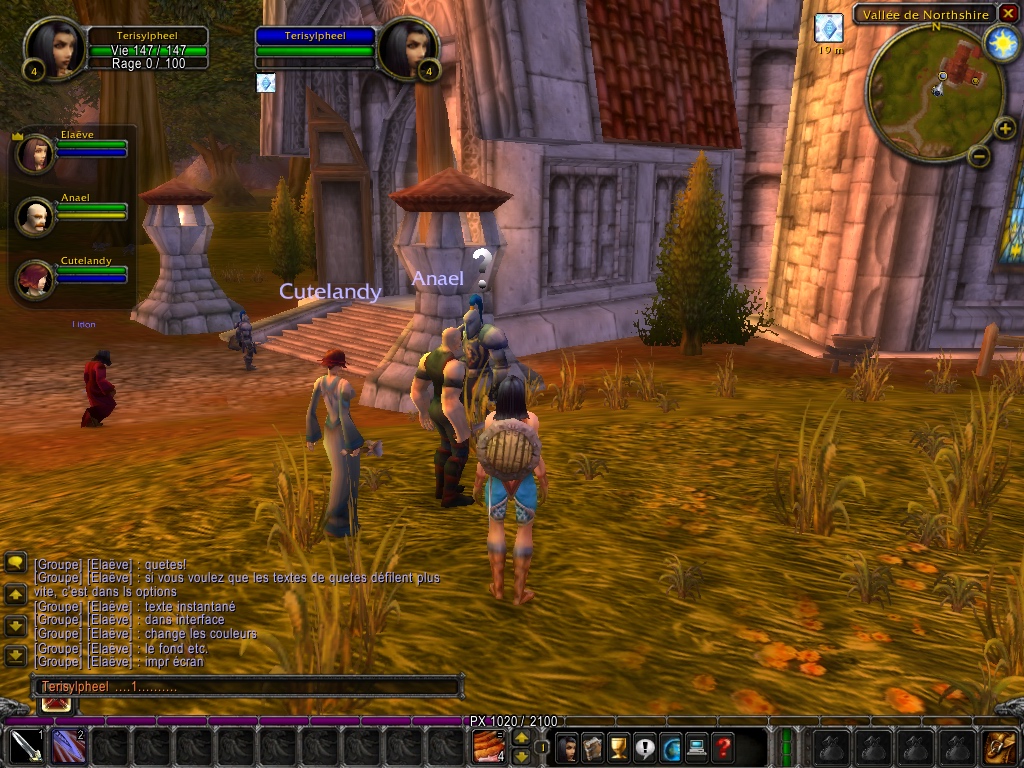
Task: Select party member Anael's portrait
Action: pyautogui.click(x=36, y=215)
